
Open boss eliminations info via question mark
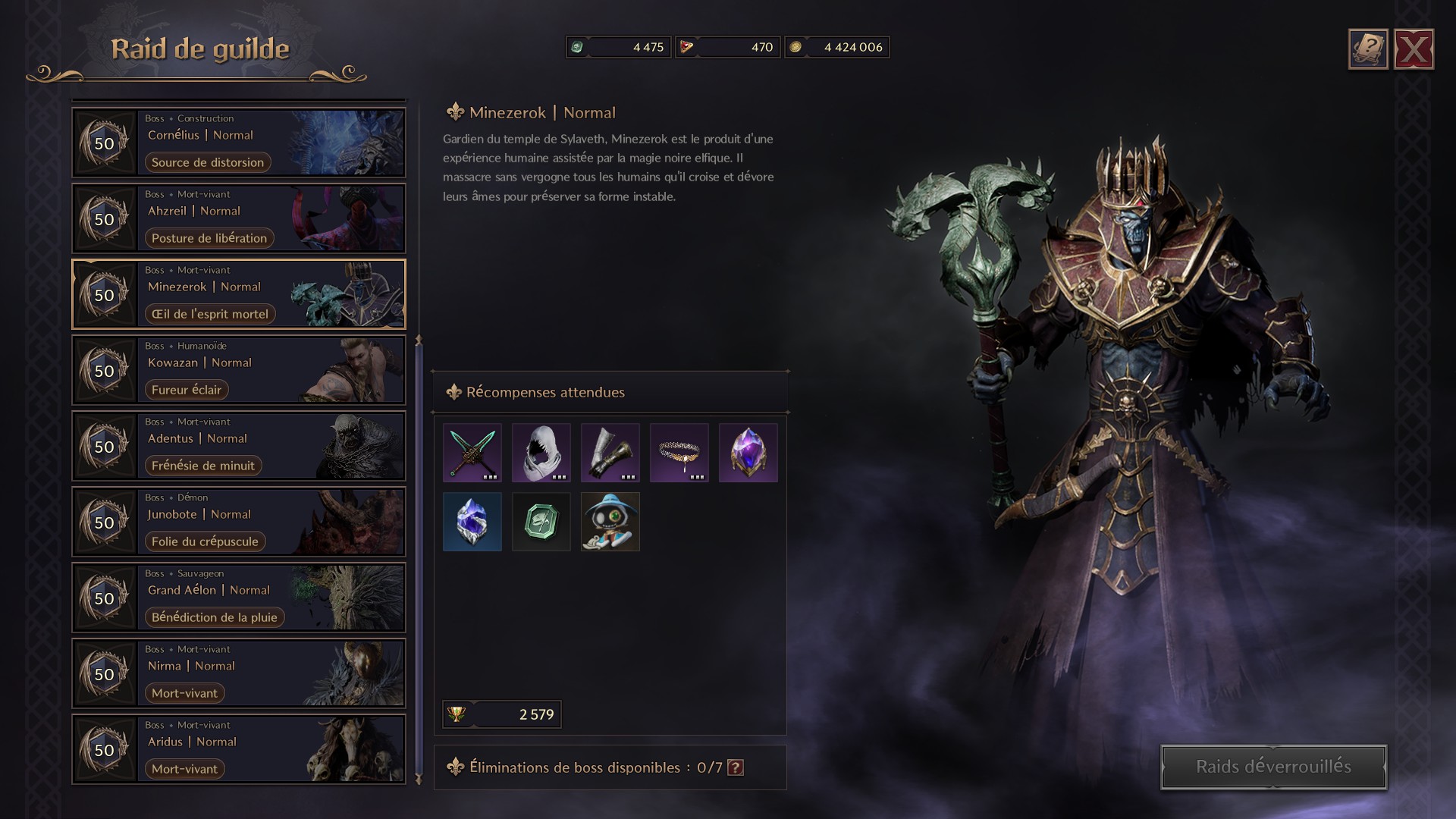735,767
